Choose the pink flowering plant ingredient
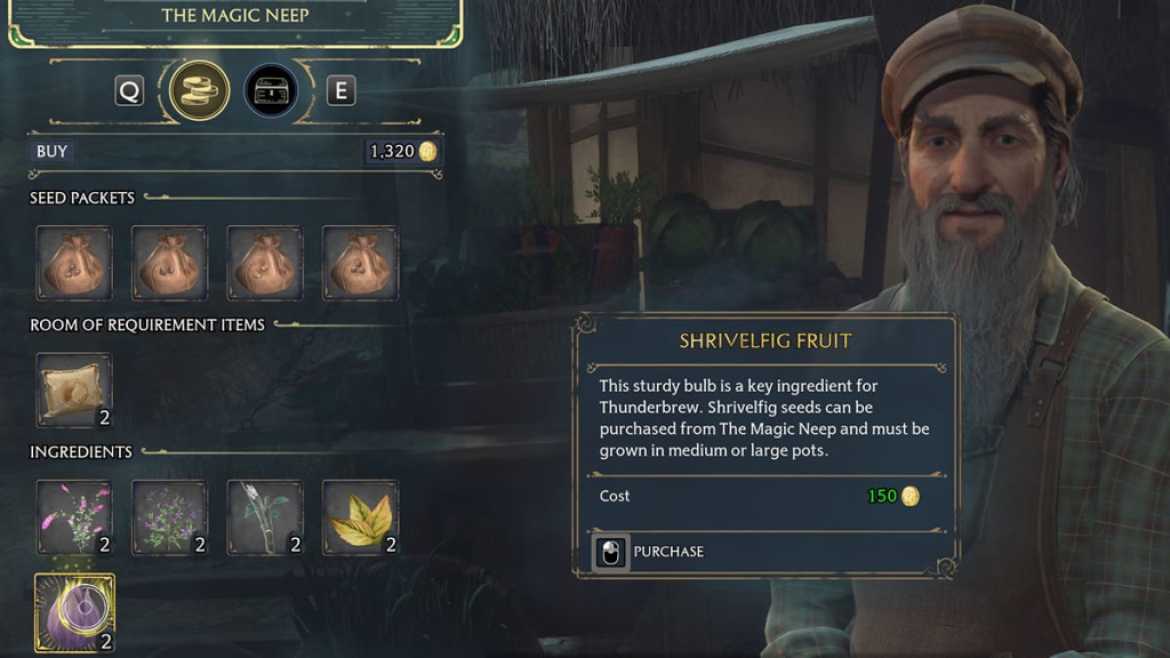Screen dimensions: 1170x658 (74, 517)
